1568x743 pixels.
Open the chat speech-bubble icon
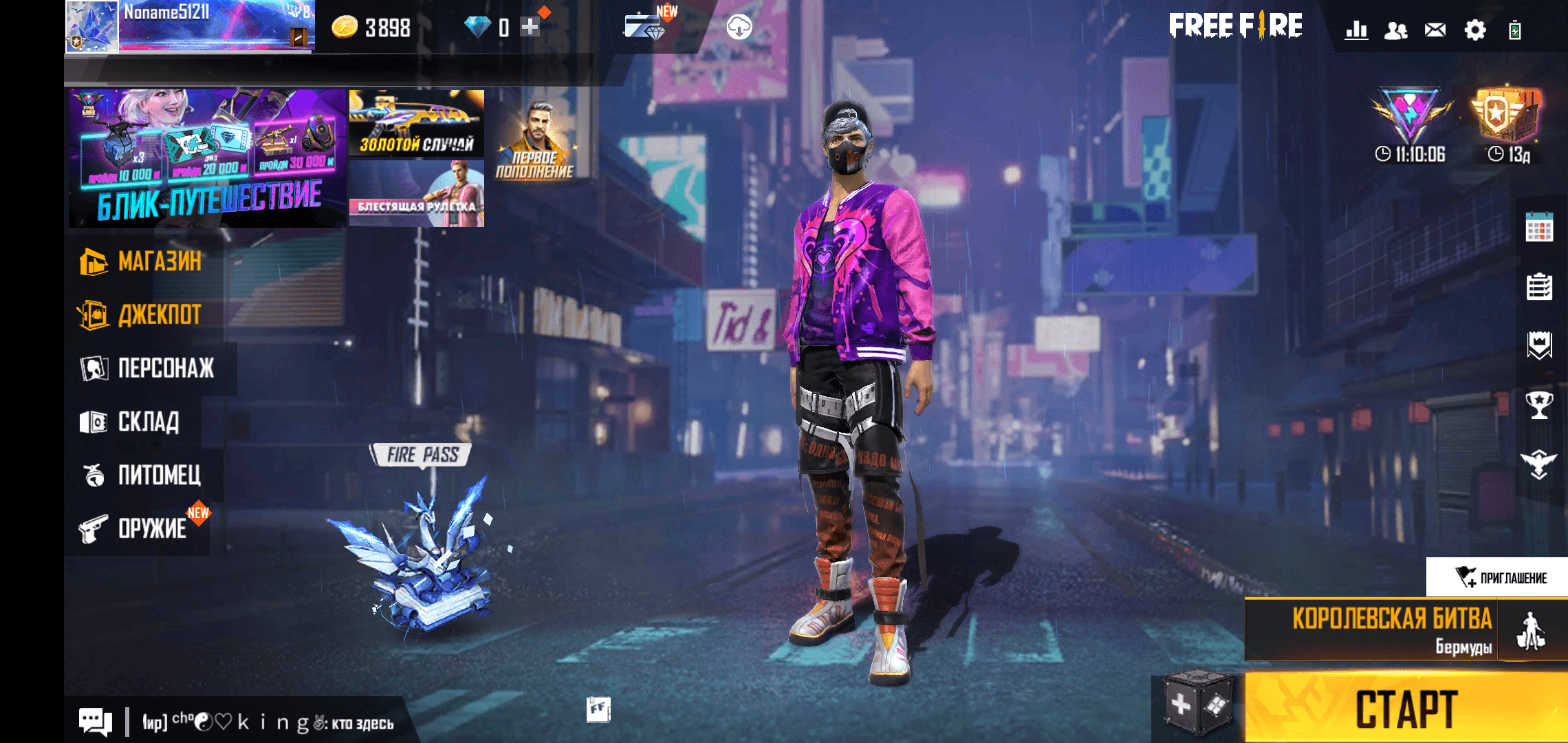tap(95, 722)
